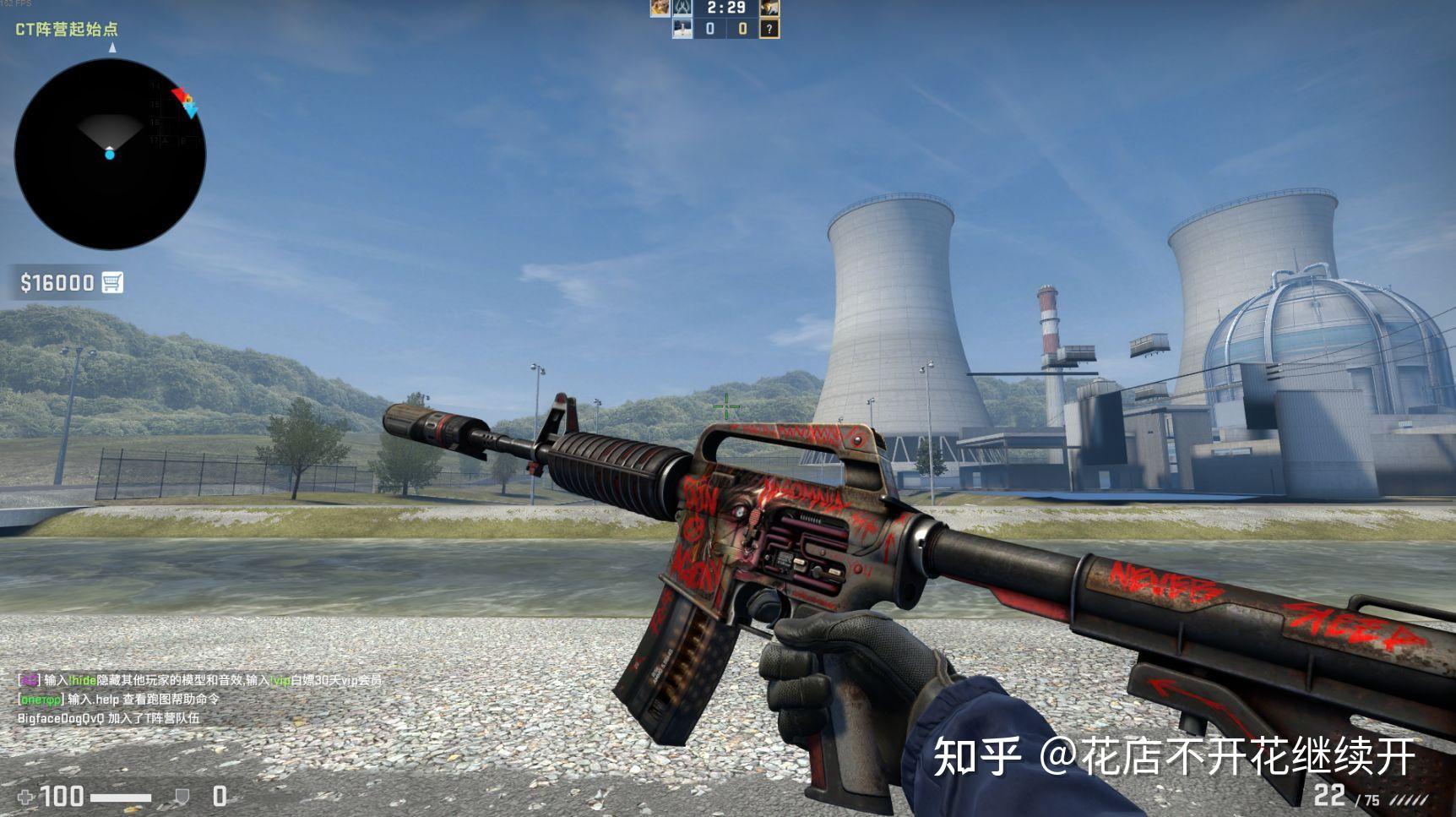This screenshot has height=817, width=1456.
Task: Click the question-mark player avatar on scoreboard
Action: point(770,29)
